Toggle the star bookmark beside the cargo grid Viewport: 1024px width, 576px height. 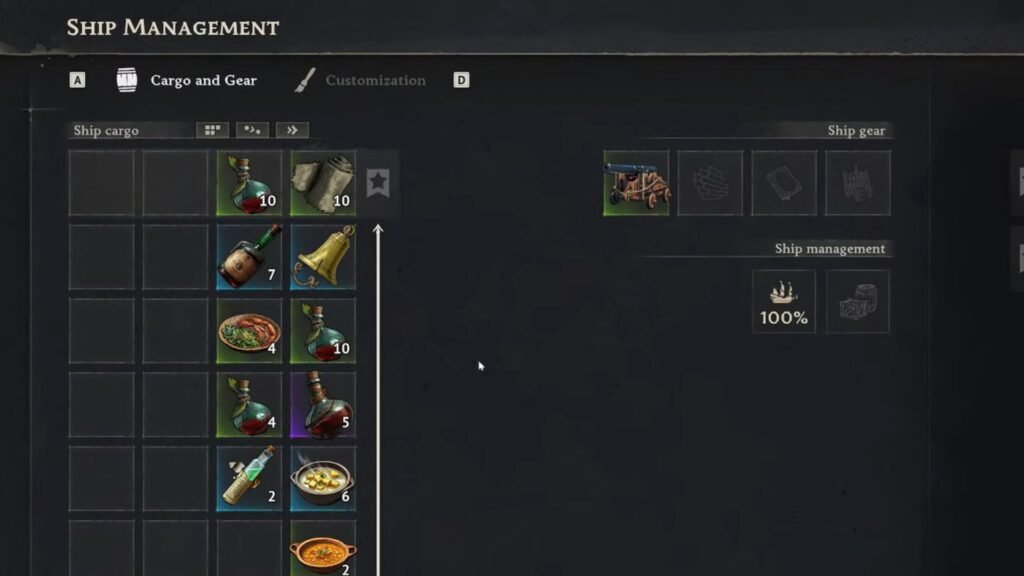pos(377,183)
